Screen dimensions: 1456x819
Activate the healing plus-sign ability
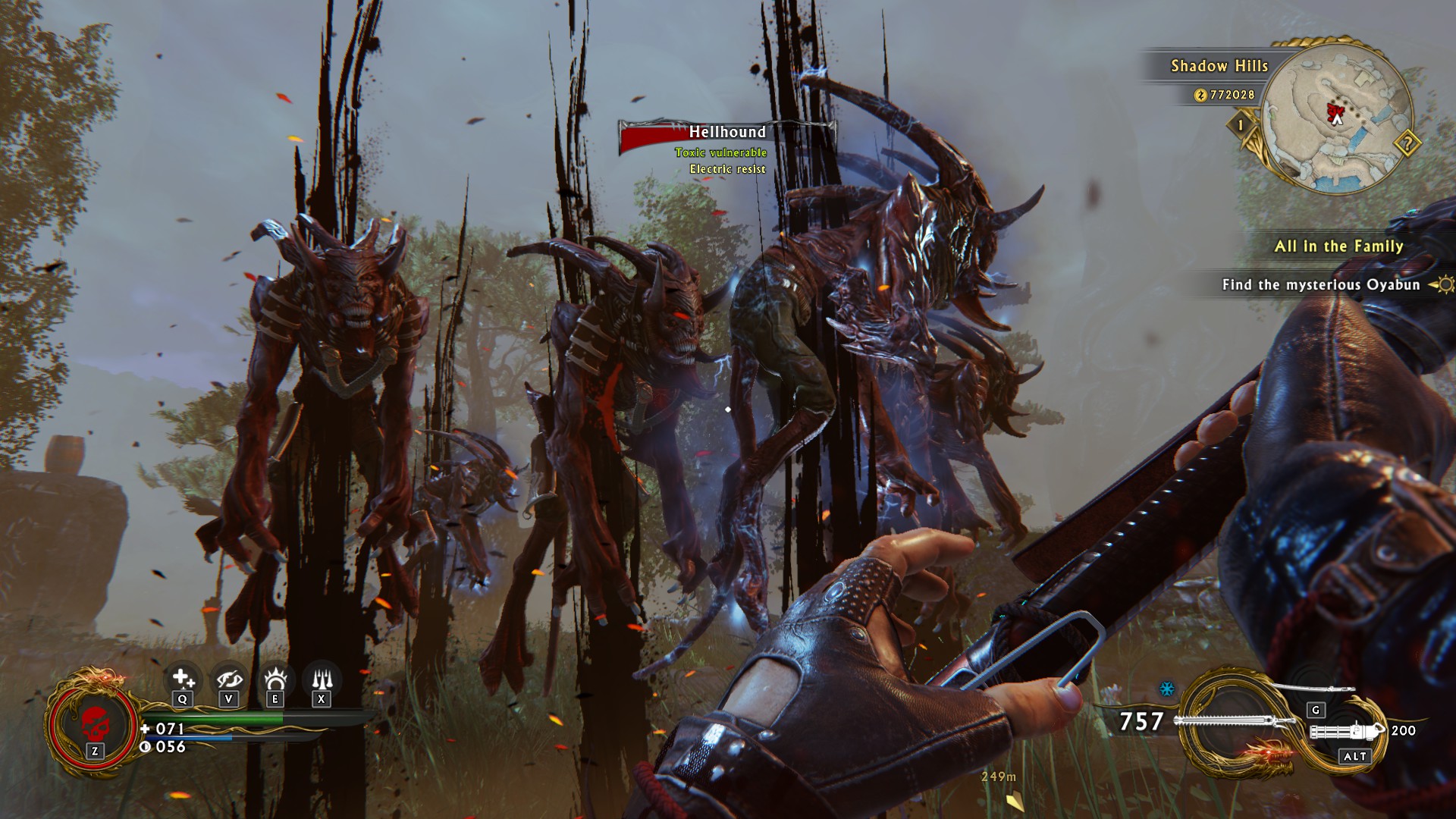(182, 678)
